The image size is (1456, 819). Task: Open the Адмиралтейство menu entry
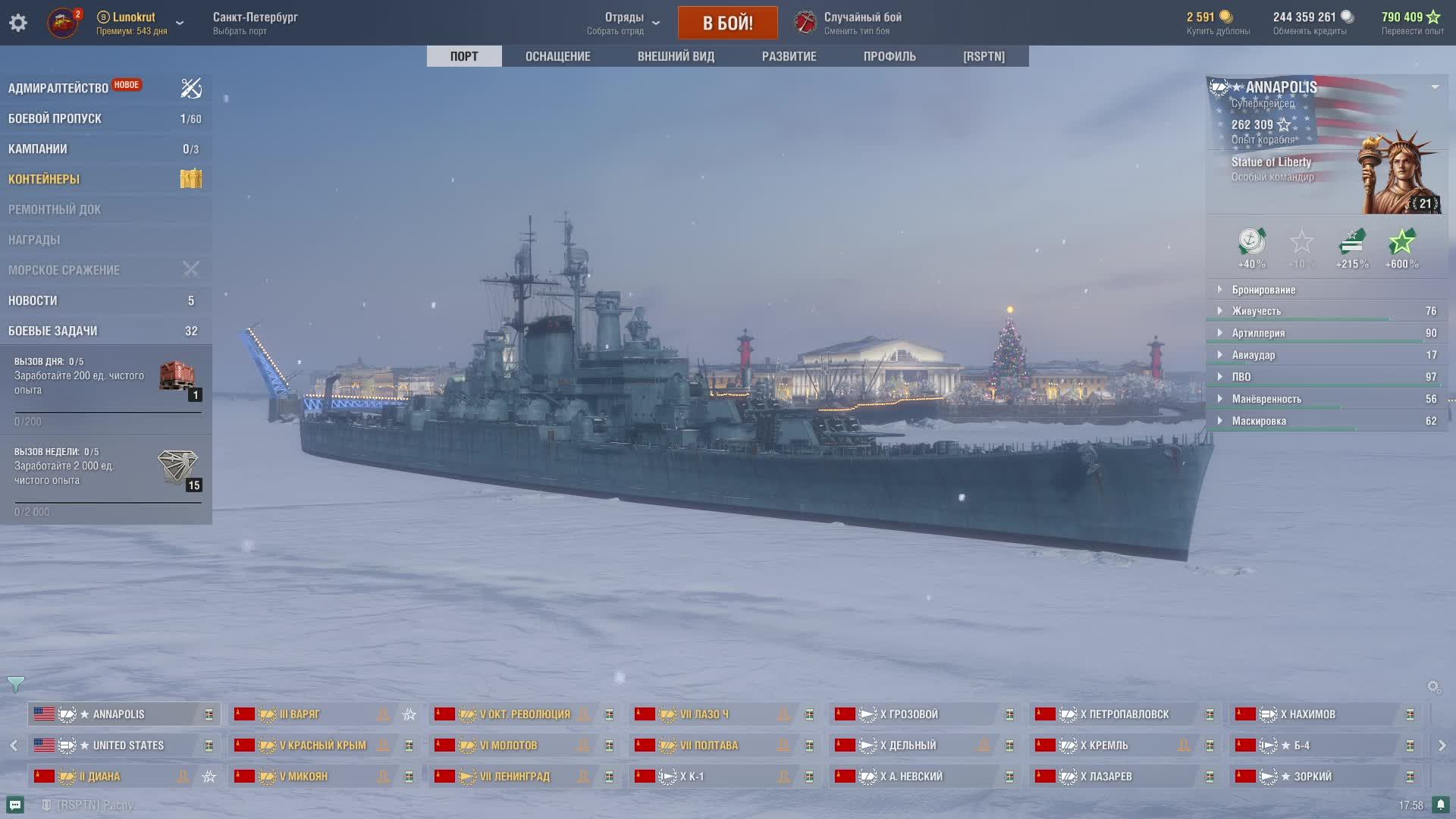pyautogui.click(x=58, y=88)
